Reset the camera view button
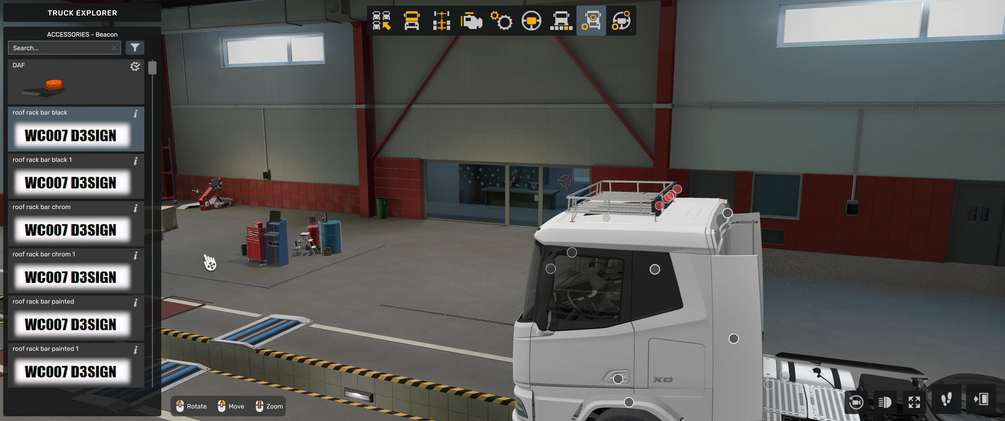 coord(855,401)
